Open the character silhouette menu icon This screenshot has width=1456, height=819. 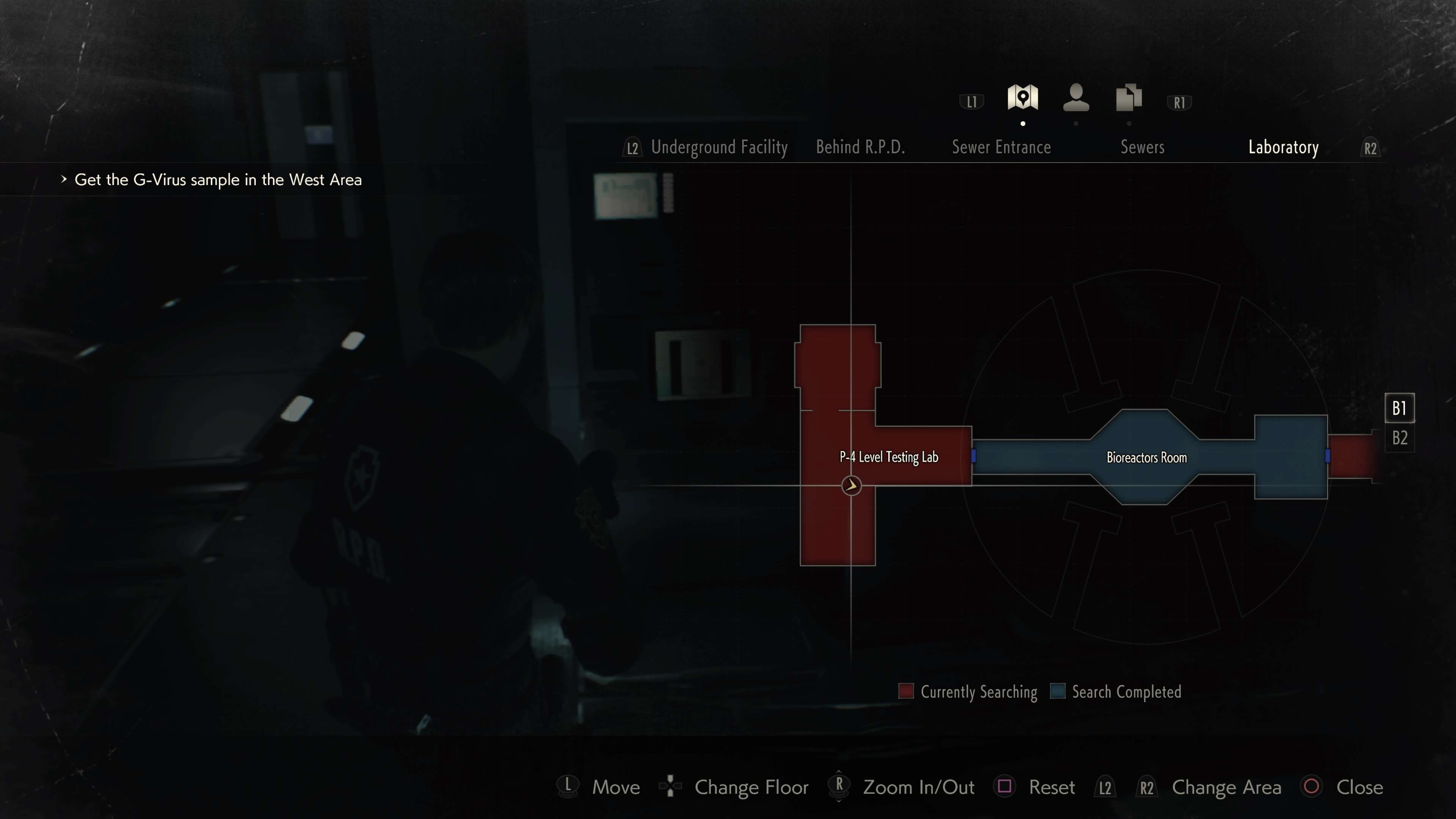pos(1076,98)
